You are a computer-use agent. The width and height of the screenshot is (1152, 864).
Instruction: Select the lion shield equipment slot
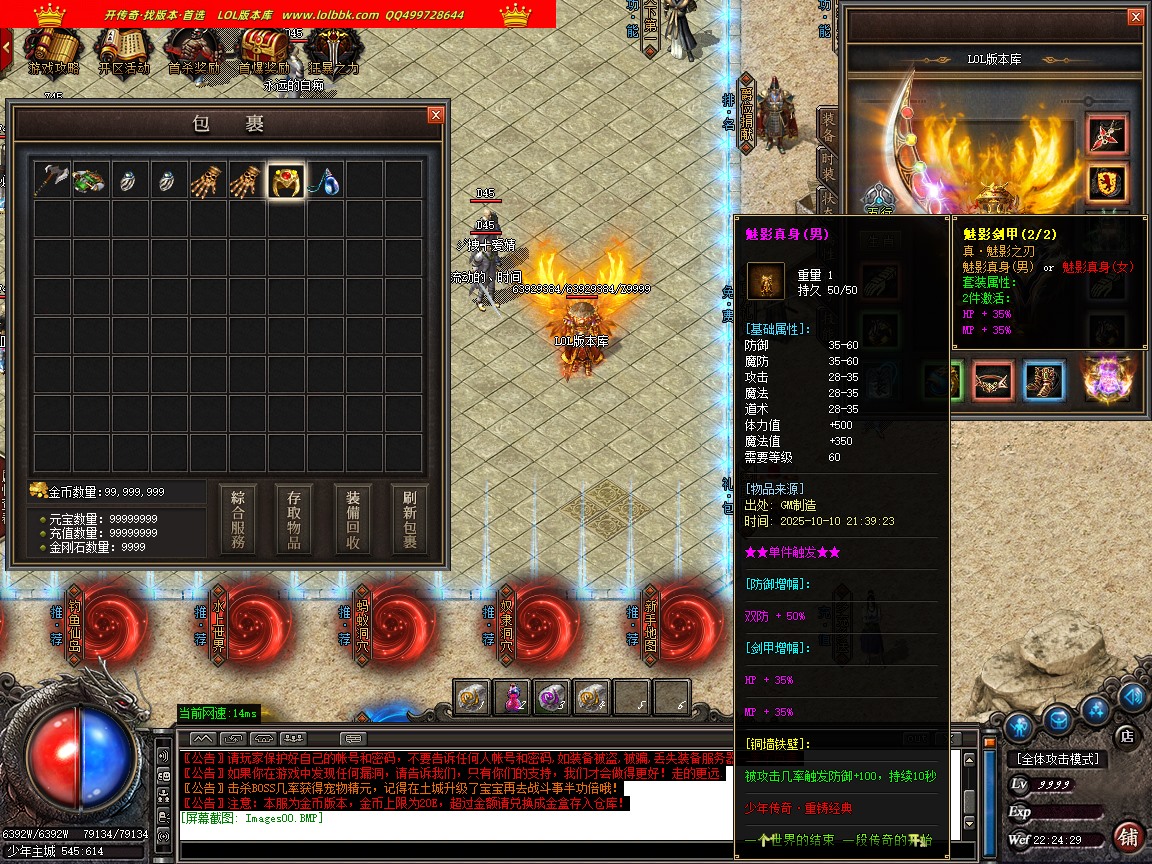point(1107,183)
